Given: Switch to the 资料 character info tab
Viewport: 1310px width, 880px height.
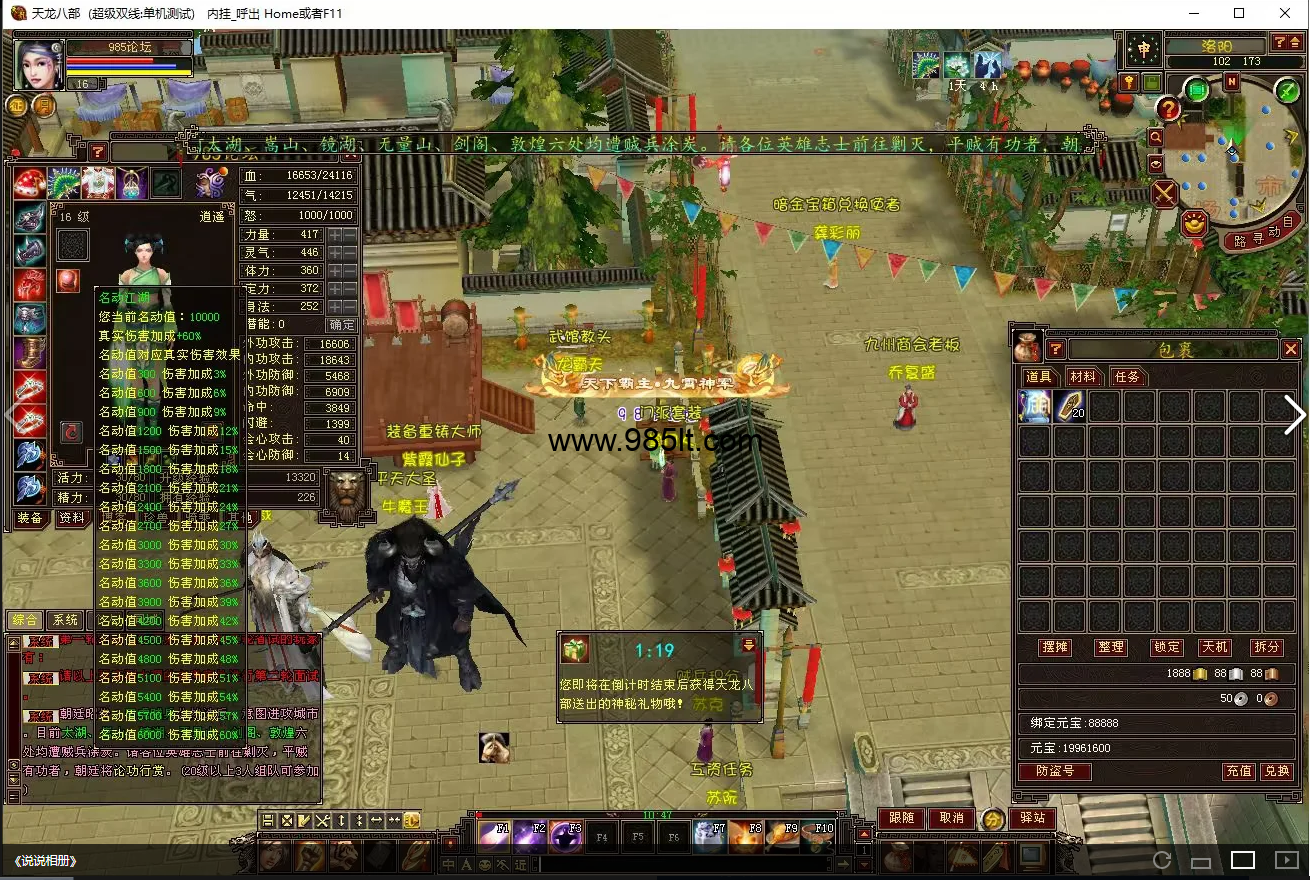Looking at the screenshot, I should click(72, 518).
